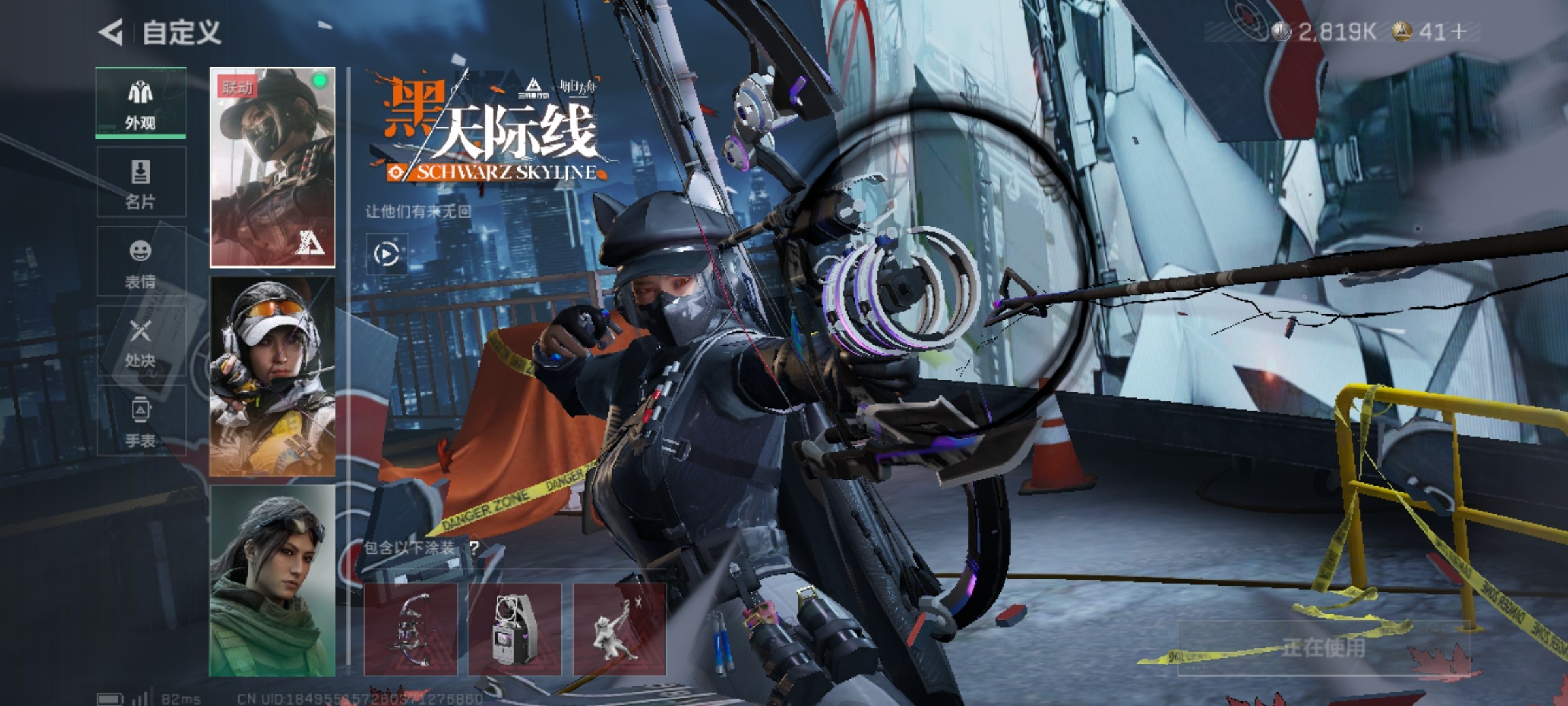This screenshot has height=706, width=1568.
Task: Go back from the 自定义 screen
Action: point(111,32)
